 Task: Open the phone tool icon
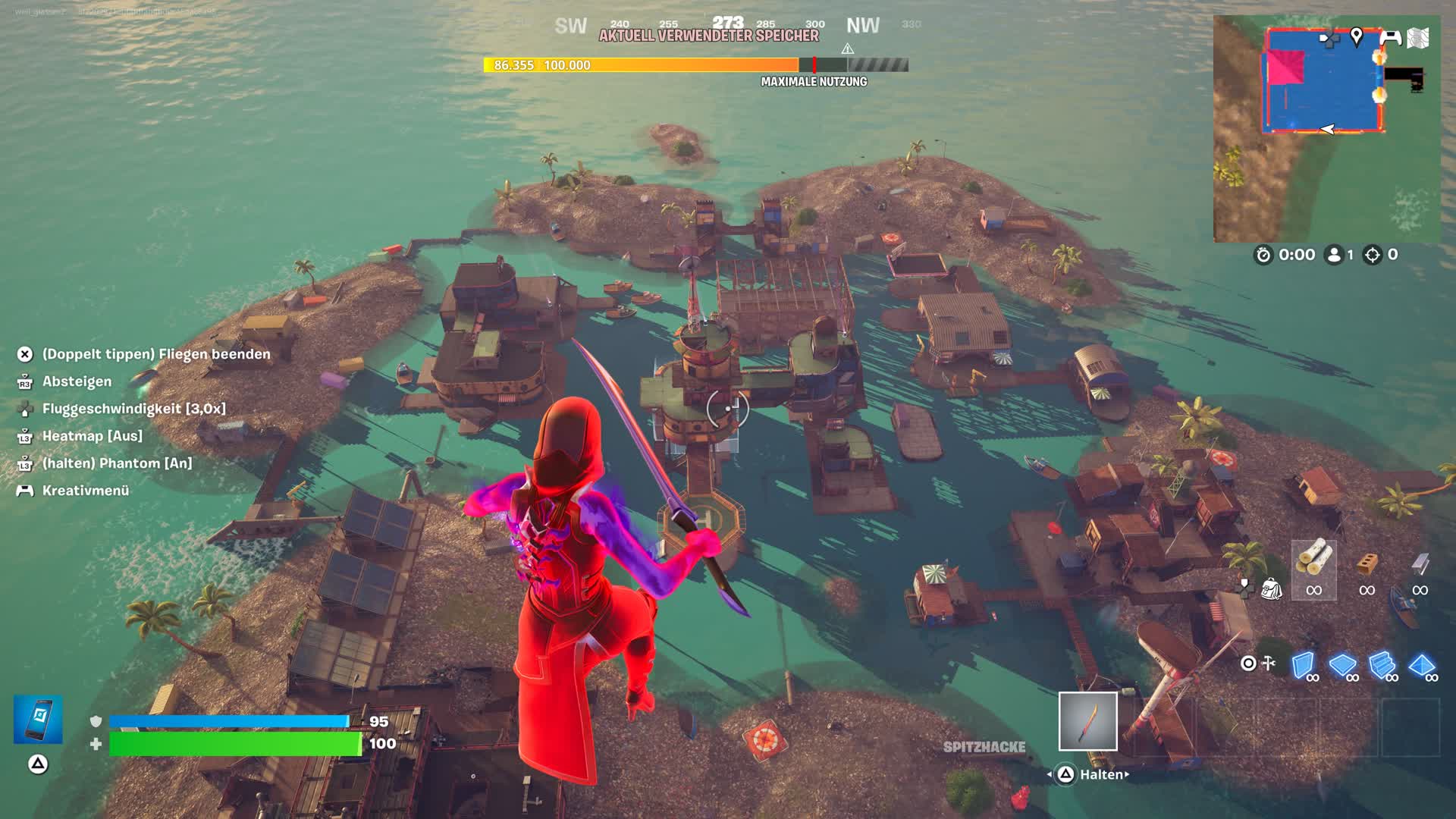click(x=38, y=720)
